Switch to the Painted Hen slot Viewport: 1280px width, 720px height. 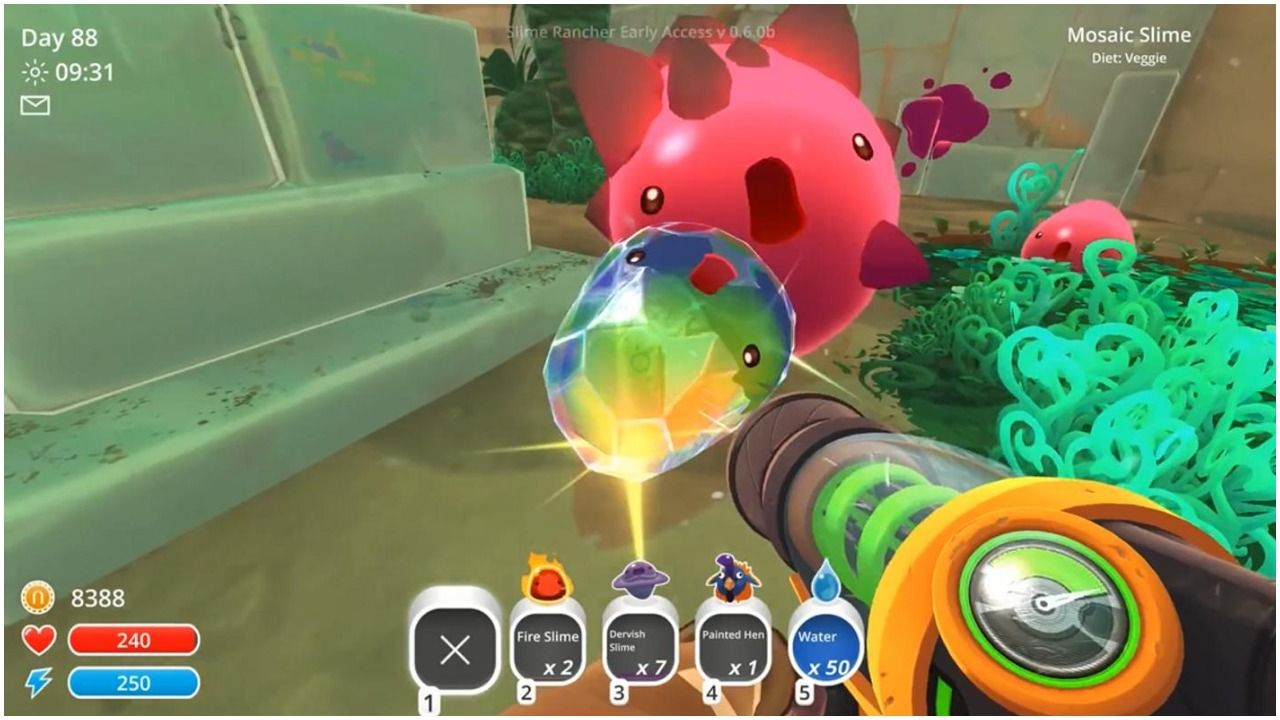pos(733,647)
